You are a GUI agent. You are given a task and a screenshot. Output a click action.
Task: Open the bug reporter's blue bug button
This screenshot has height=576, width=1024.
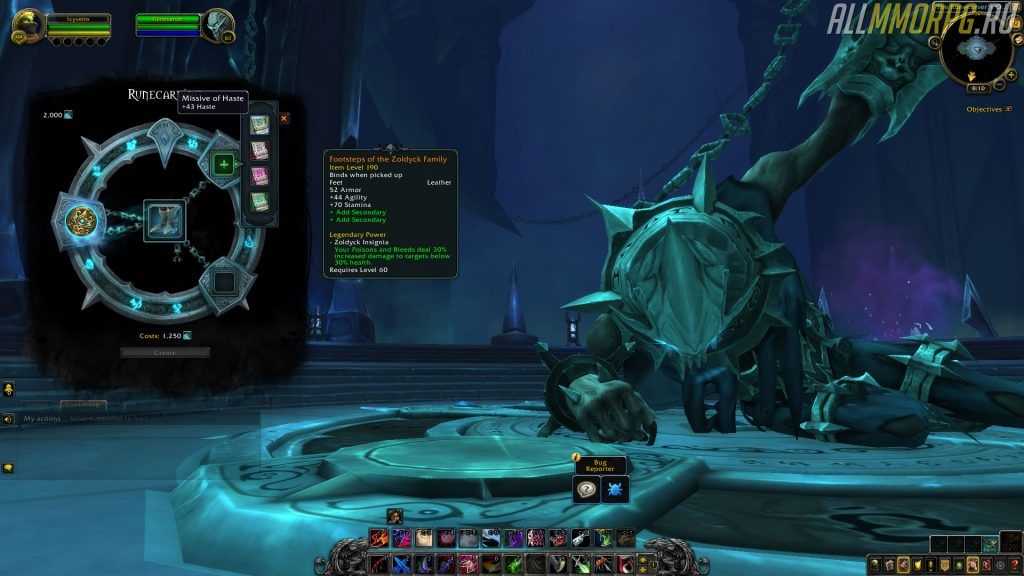pos(615,488)
